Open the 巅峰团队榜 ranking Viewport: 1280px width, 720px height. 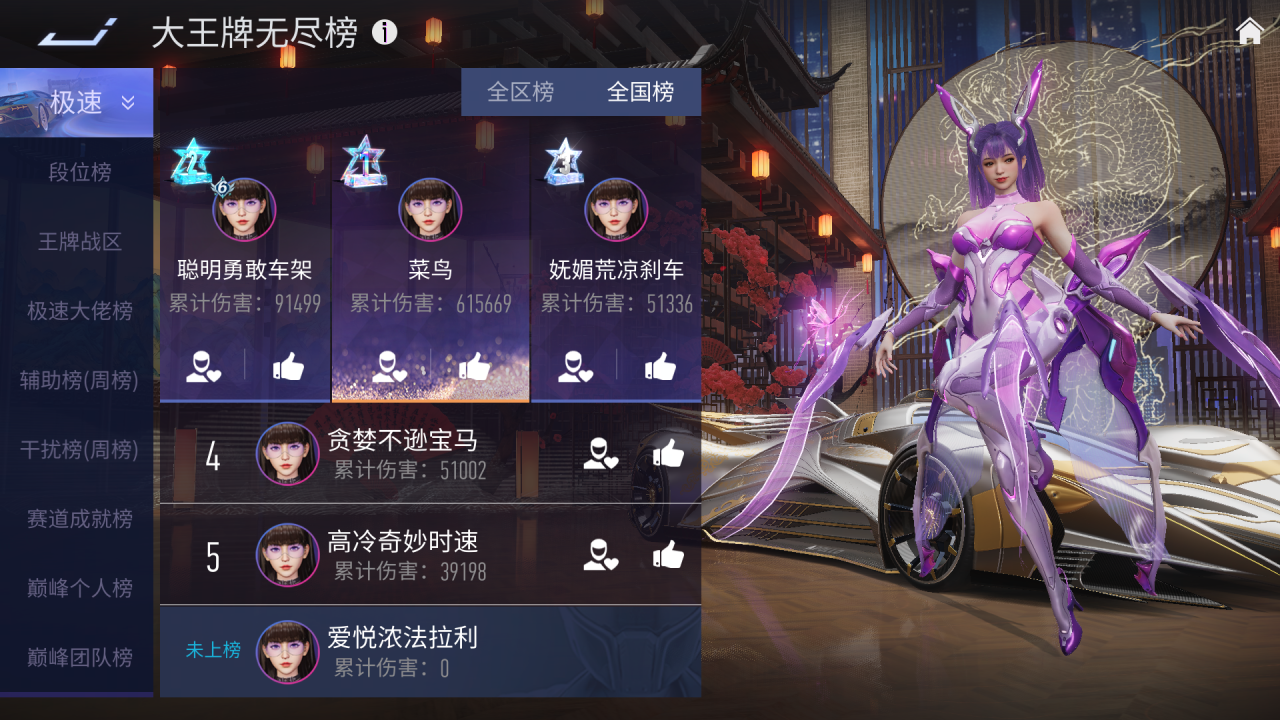(x=80, y=657)
